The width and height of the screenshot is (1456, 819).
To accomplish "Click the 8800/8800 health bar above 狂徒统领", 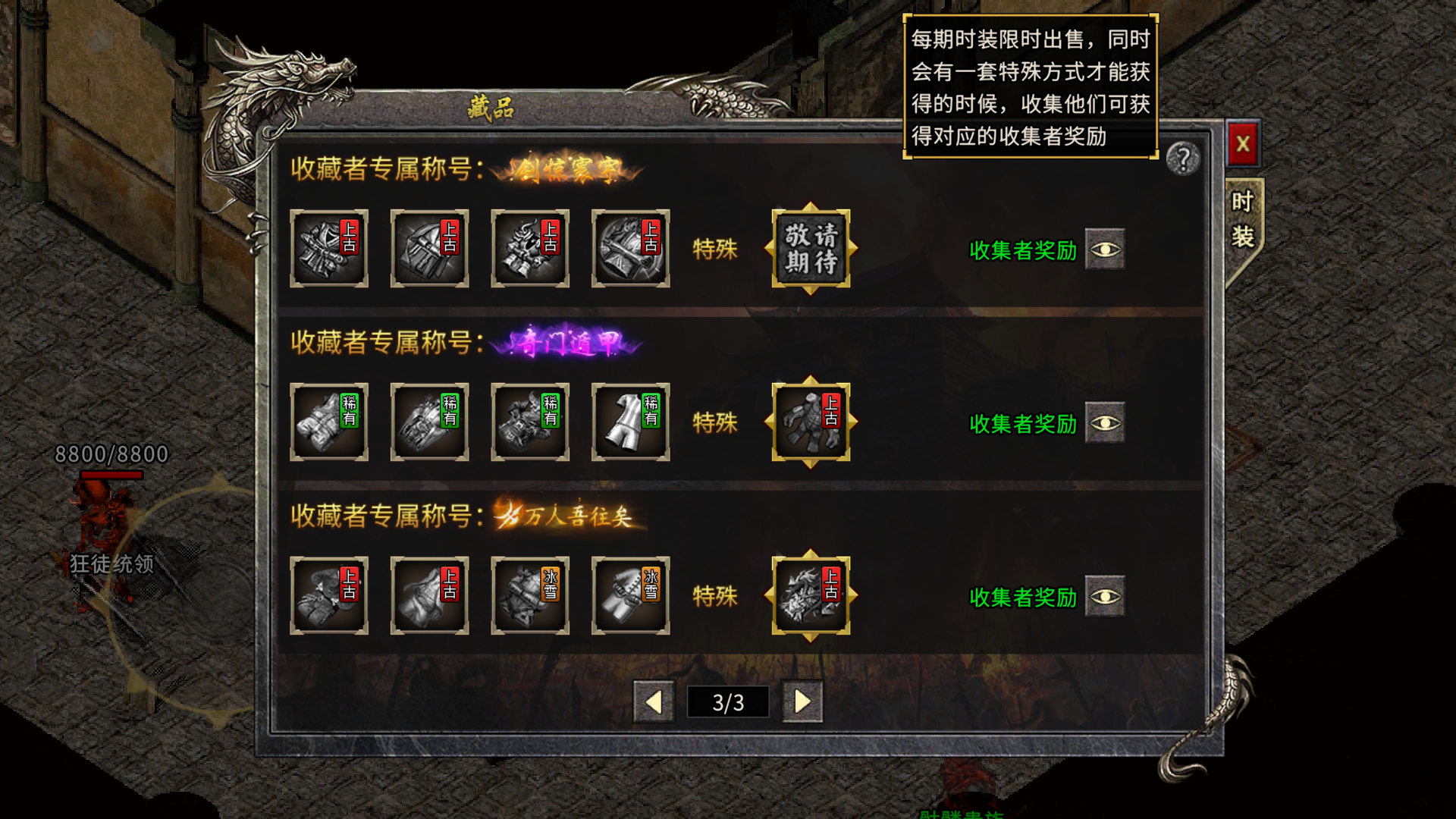I will click(110, 456).
